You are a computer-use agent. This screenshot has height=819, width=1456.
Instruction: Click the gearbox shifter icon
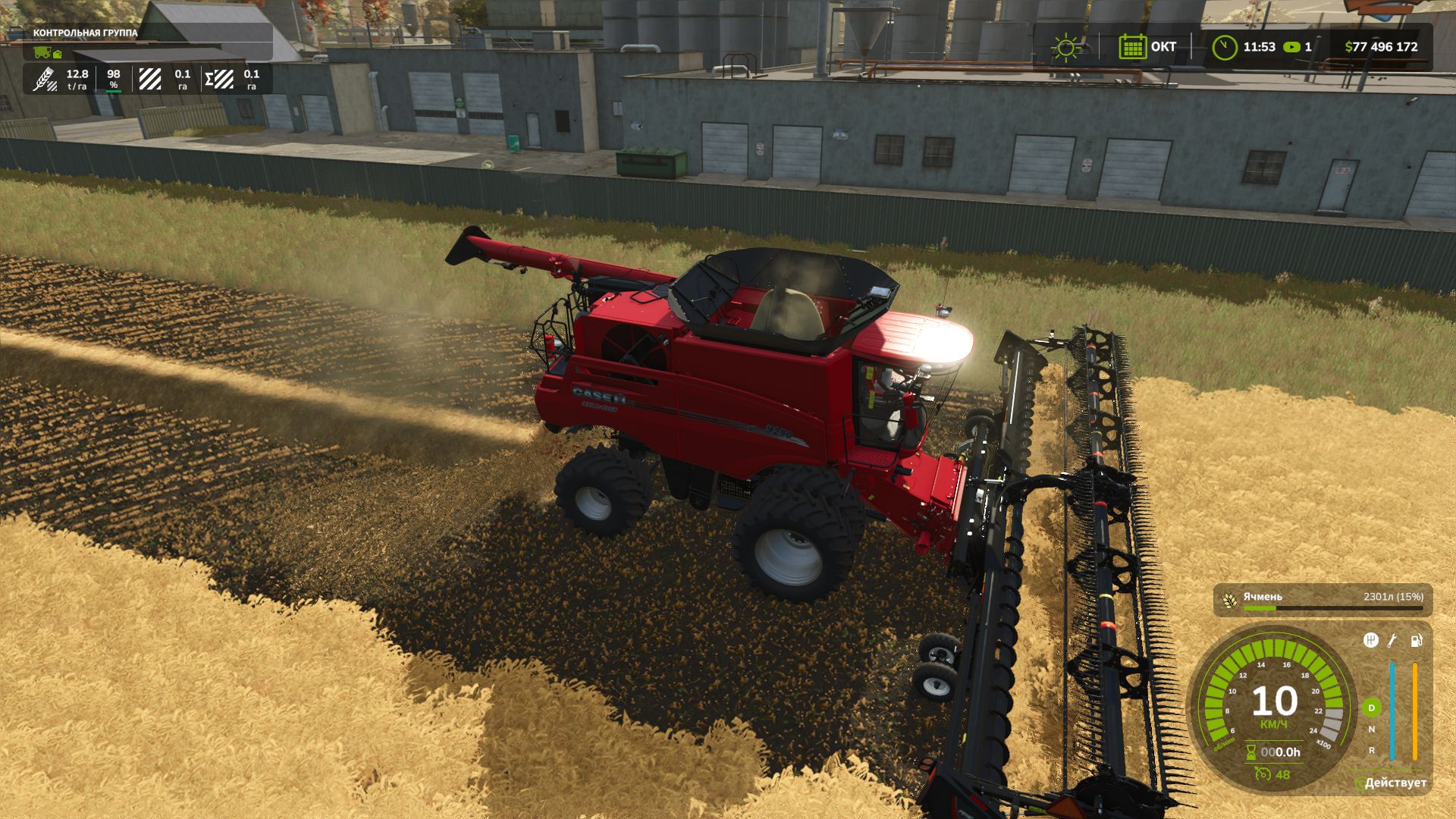1370,641
